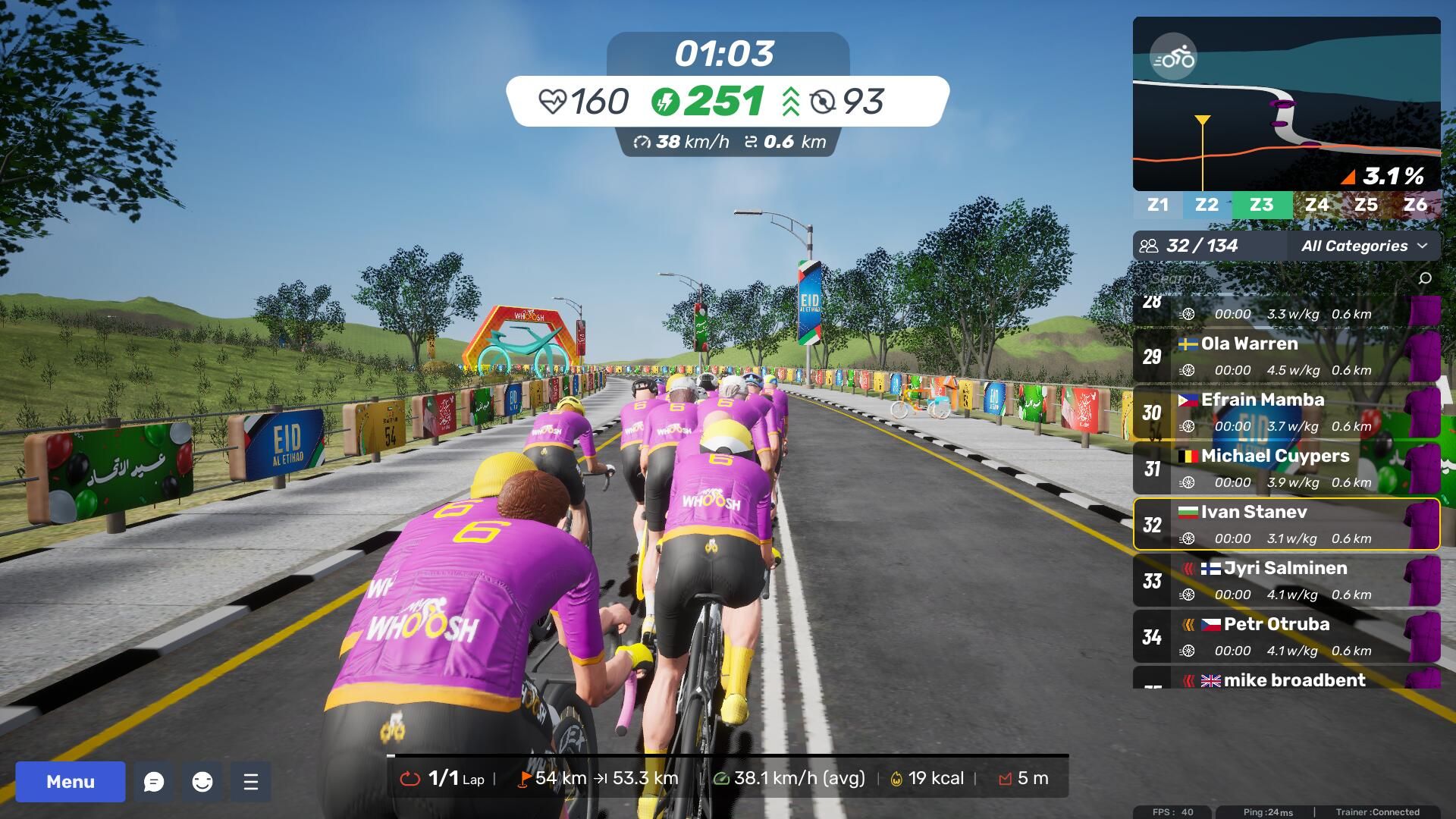Open the emoji reactions button
The height and width of the screenshot is (819, 1456).
(202, 782)
